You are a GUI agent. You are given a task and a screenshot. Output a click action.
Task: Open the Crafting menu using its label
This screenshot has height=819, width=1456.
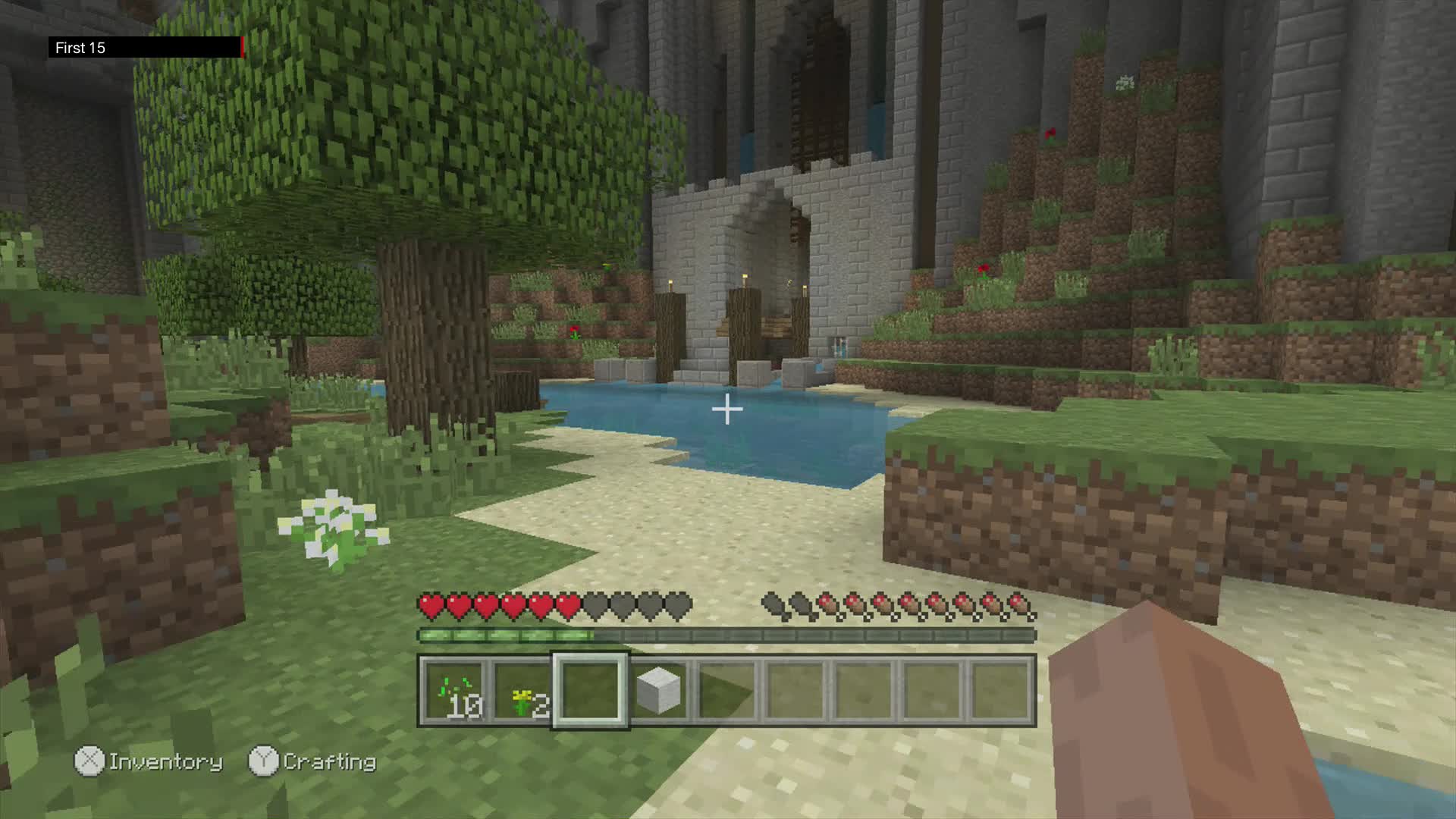331,761
